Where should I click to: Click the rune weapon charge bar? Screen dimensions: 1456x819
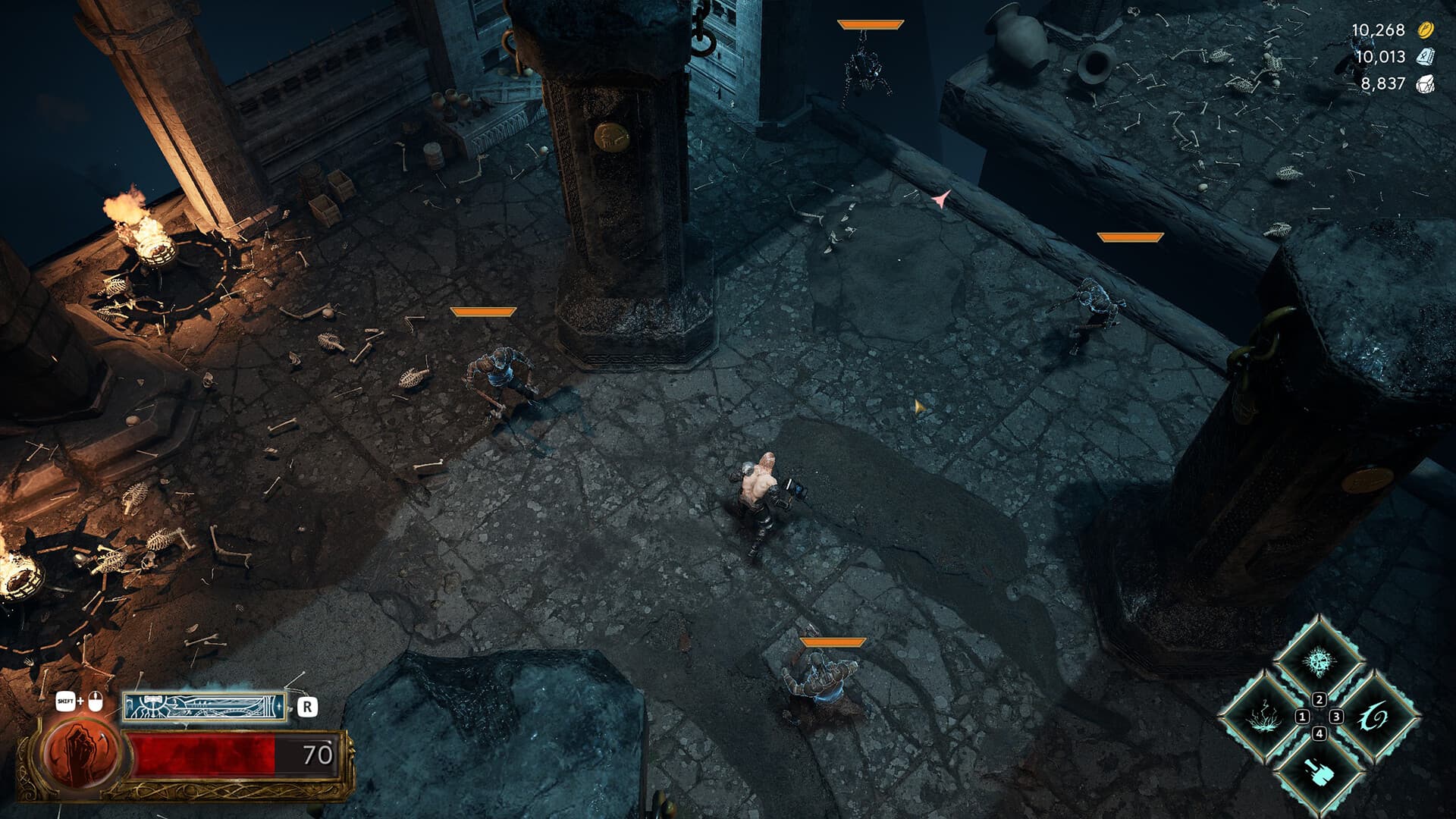[204, 708]
